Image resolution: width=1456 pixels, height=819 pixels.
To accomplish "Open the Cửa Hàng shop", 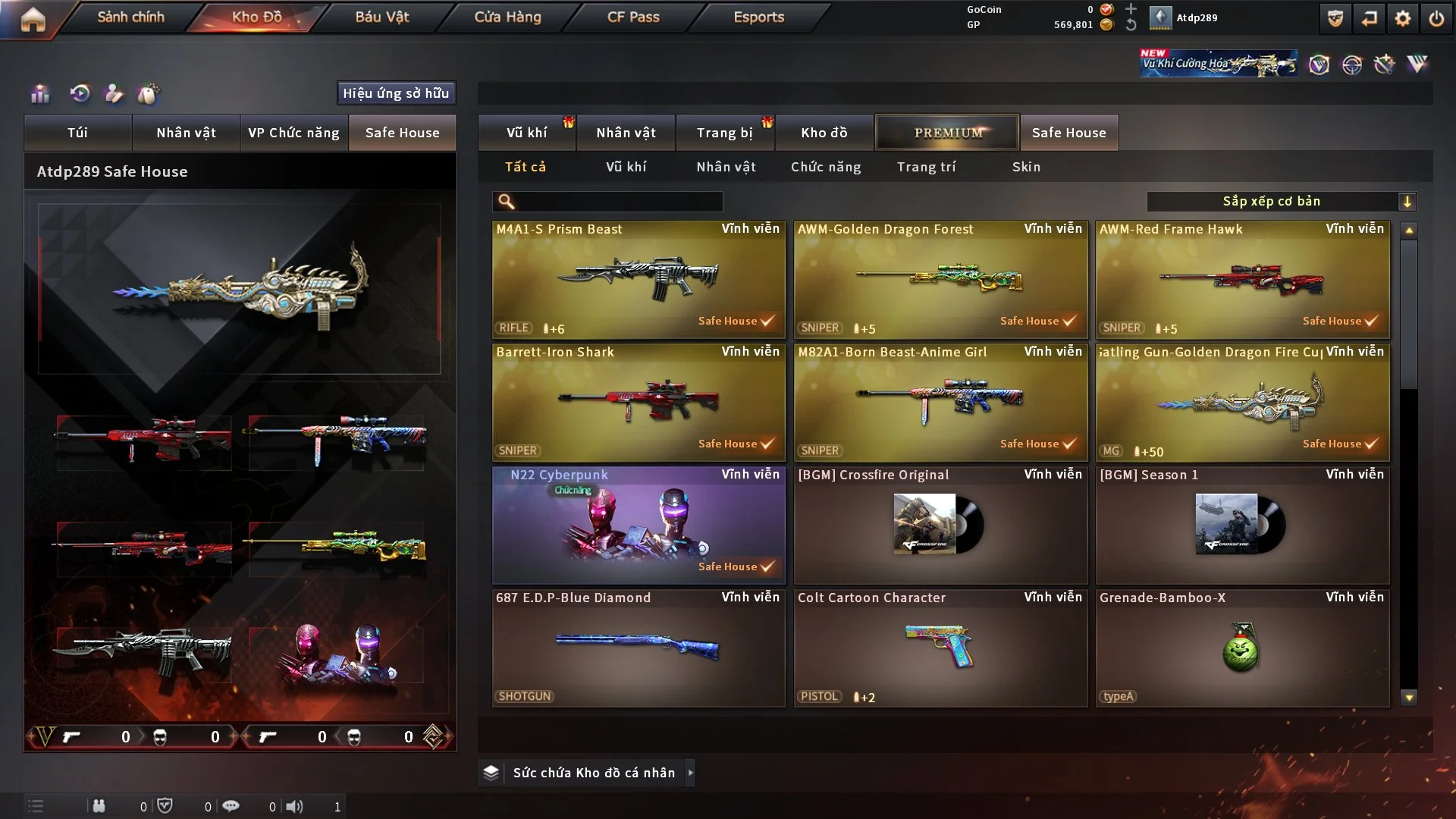I will point(507,17).
